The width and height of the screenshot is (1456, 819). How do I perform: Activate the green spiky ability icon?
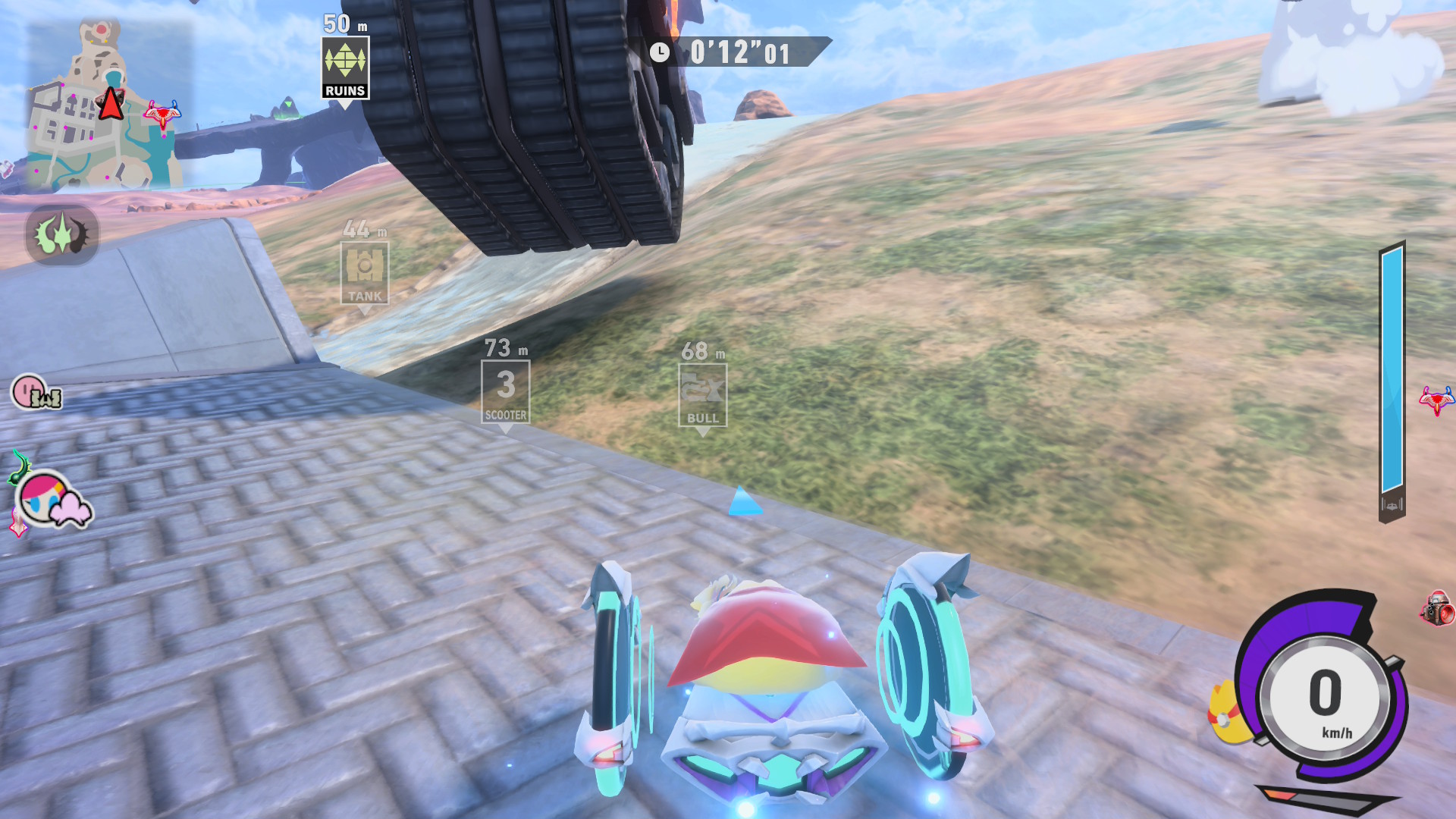click(62, 235)
